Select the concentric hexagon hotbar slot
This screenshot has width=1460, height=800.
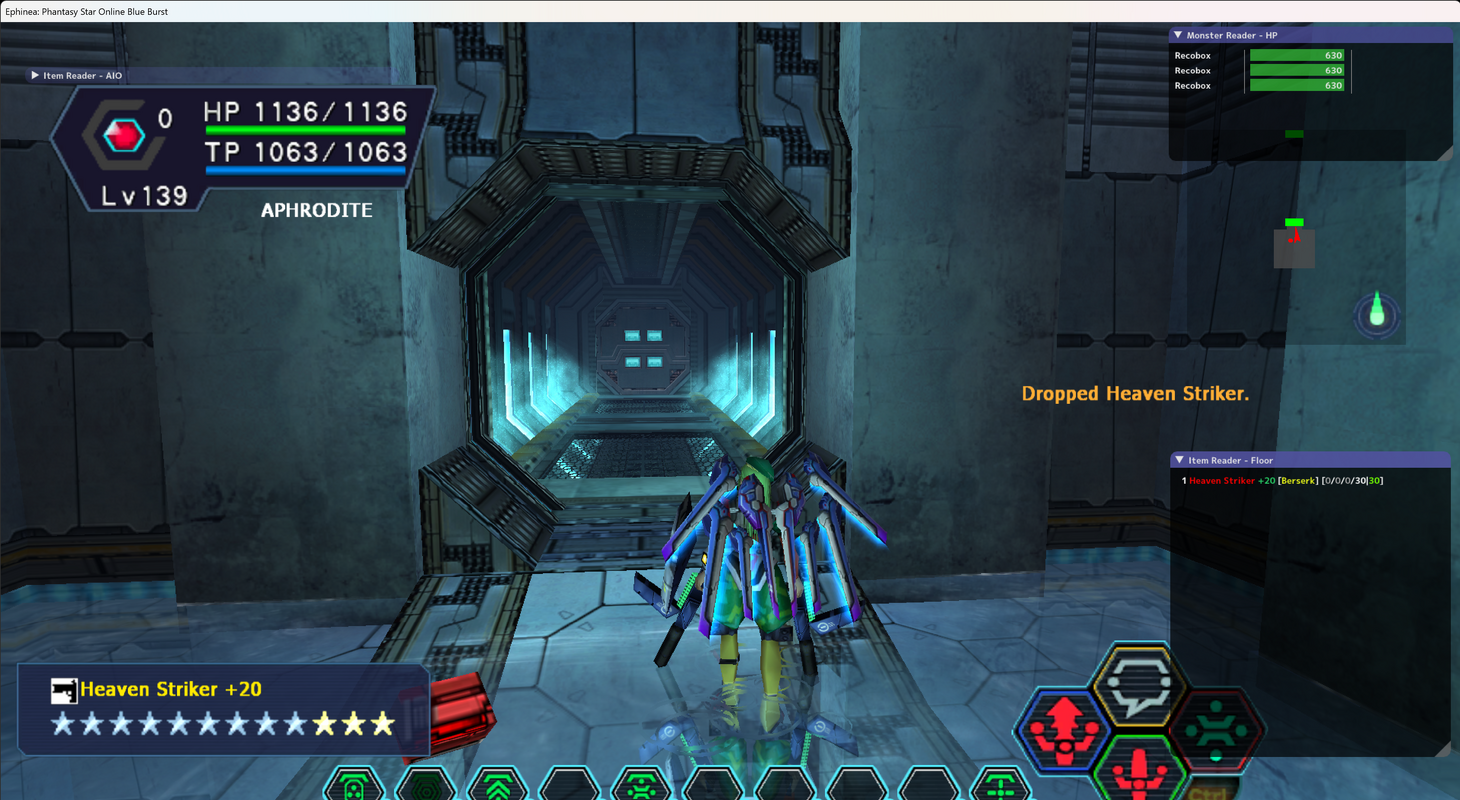pyautogui.click(x=427, y=788)
